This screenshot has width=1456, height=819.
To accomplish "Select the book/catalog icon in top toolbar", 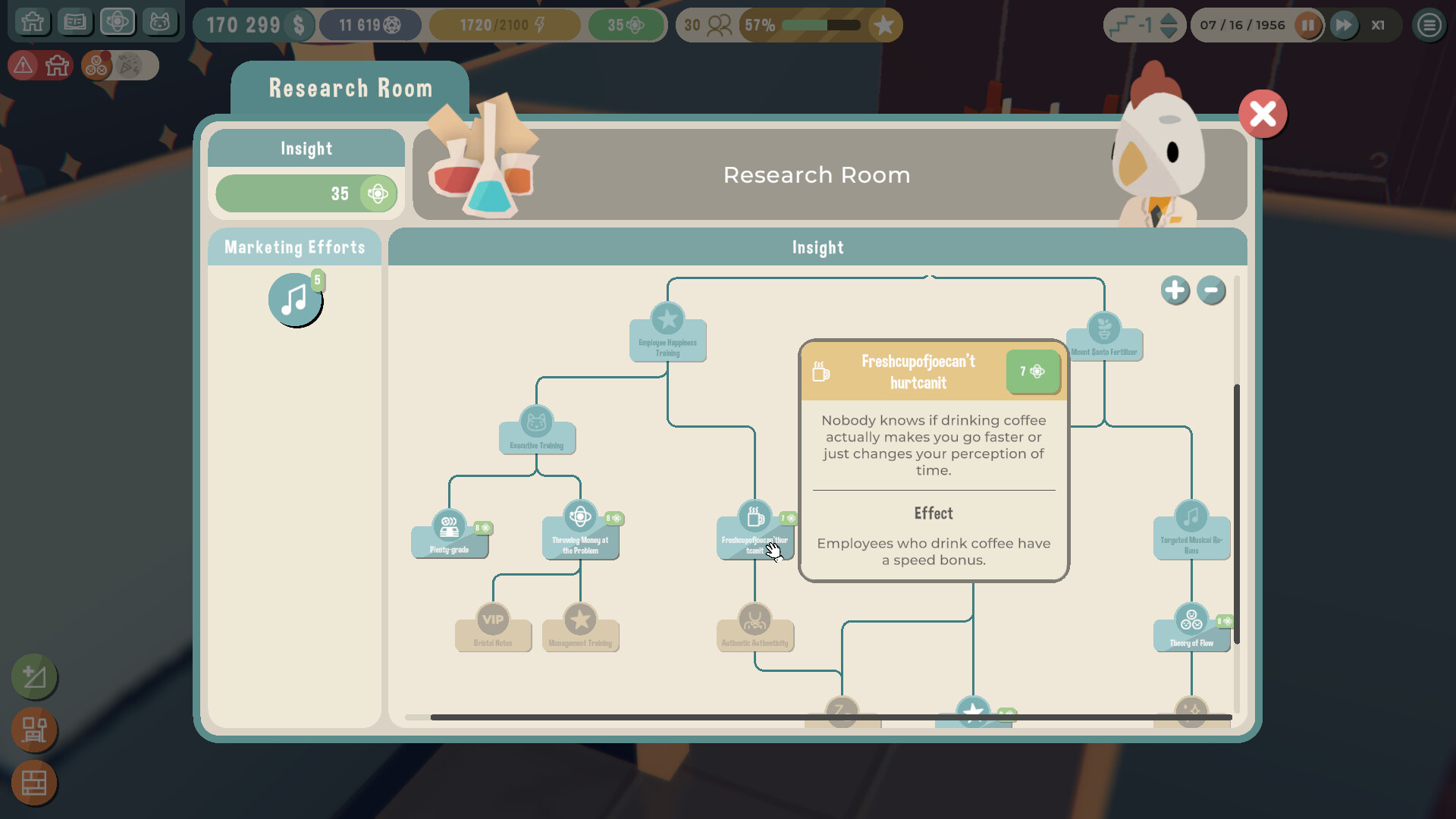I will tap(75, 22).
